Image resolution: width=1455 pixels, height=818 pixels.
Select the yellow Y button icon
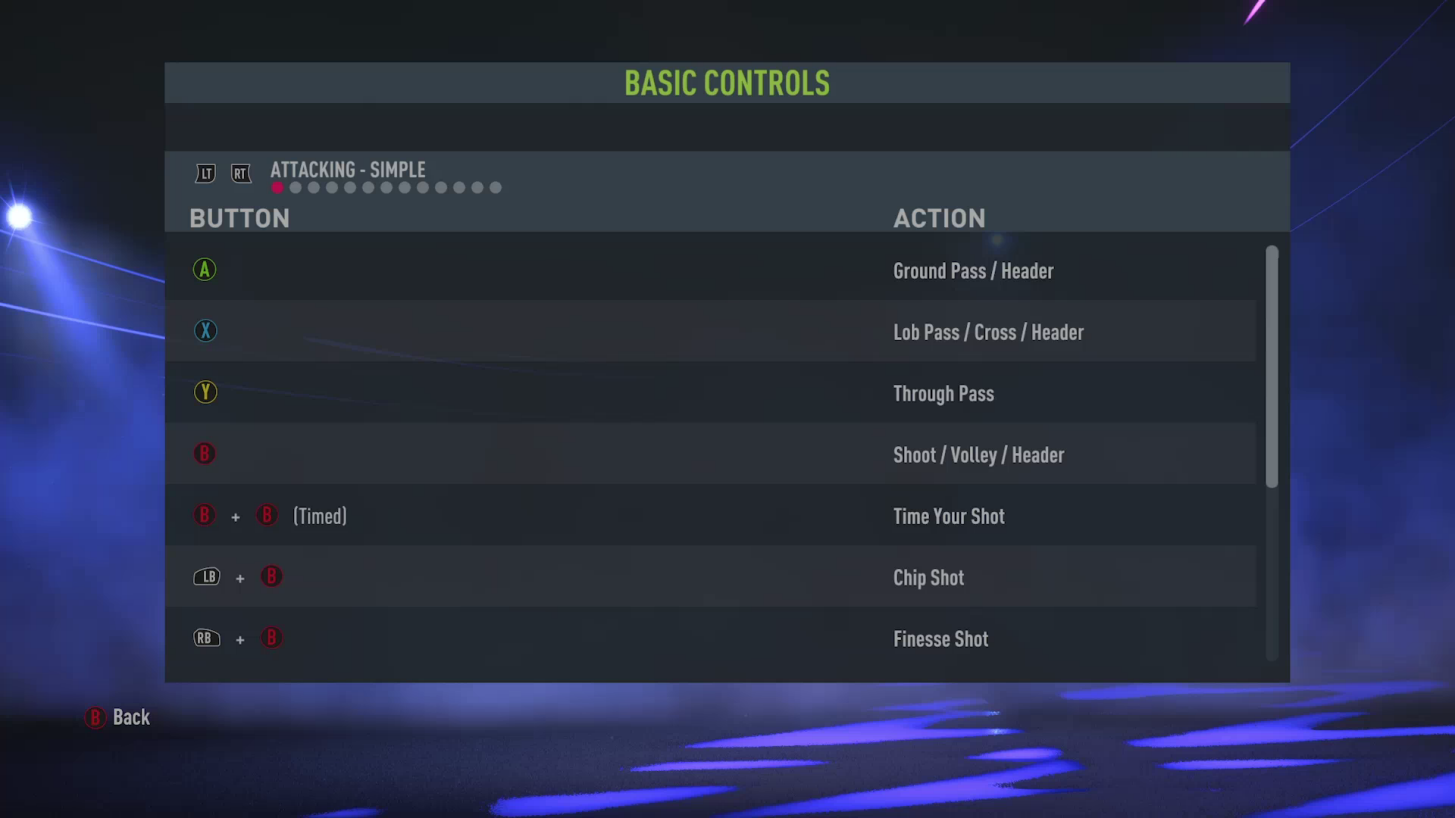point(204,391)
